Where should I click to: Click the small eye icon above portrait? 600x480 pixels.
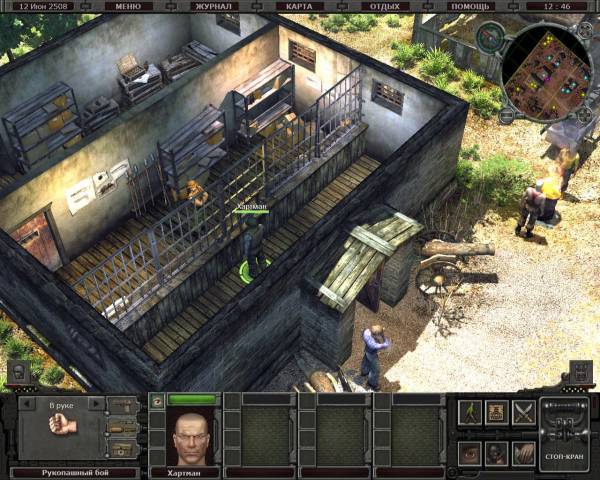(x=155, y=400)
